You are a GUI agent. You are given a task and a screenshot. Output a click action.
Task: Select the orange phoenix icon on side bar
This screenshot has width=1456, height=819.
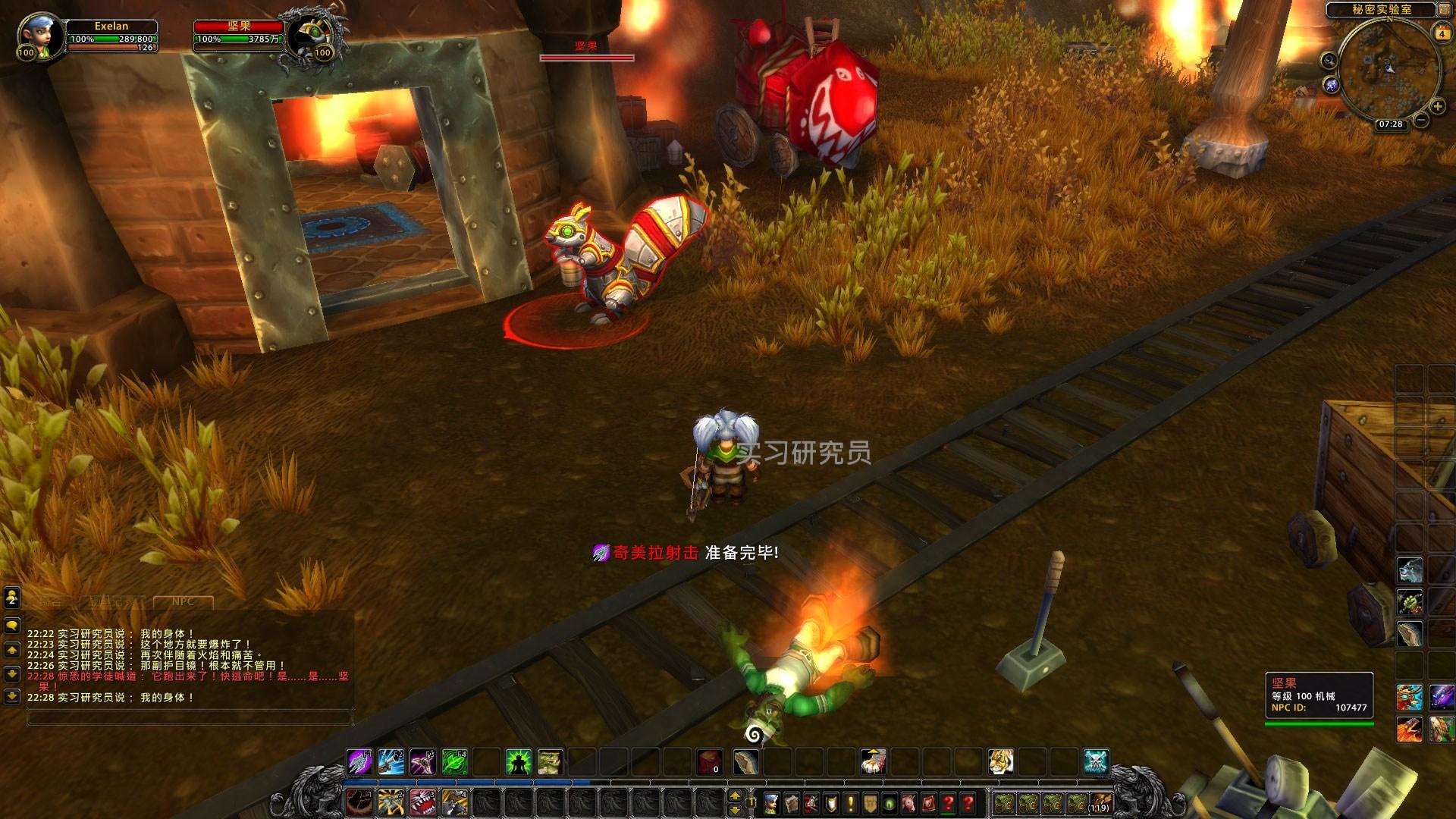point(1410,729)
